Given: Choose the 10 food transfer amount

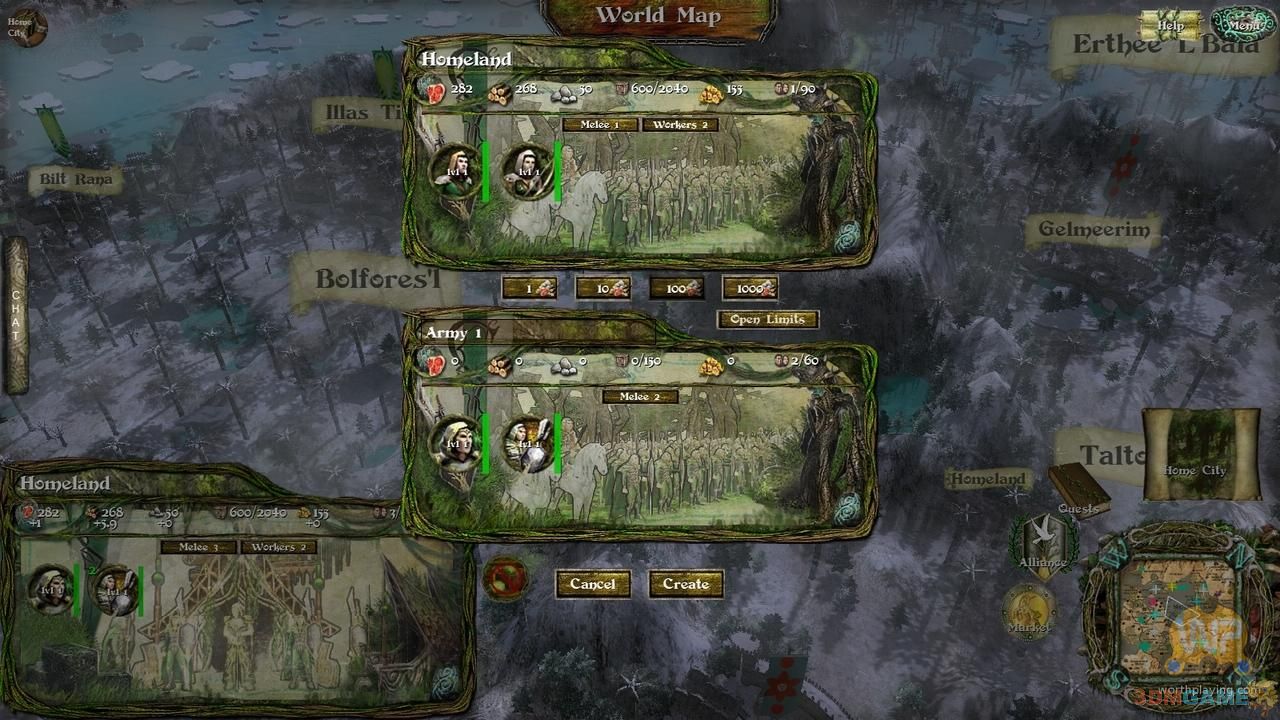Looking at the screenshot, I should click(x=603, y=288).
